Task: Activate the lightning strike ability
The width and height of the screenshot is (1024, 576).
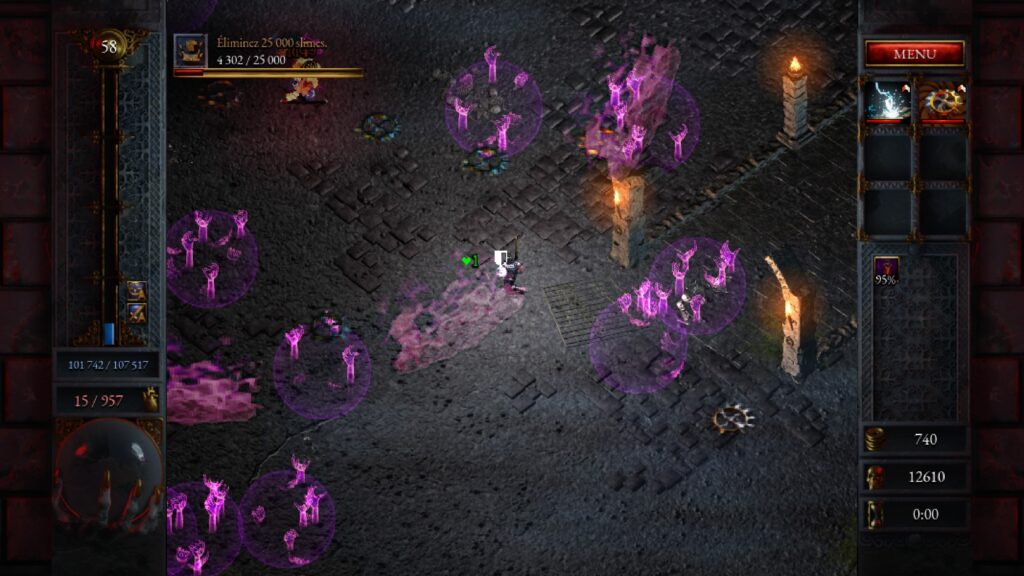Action: (888, 101)
